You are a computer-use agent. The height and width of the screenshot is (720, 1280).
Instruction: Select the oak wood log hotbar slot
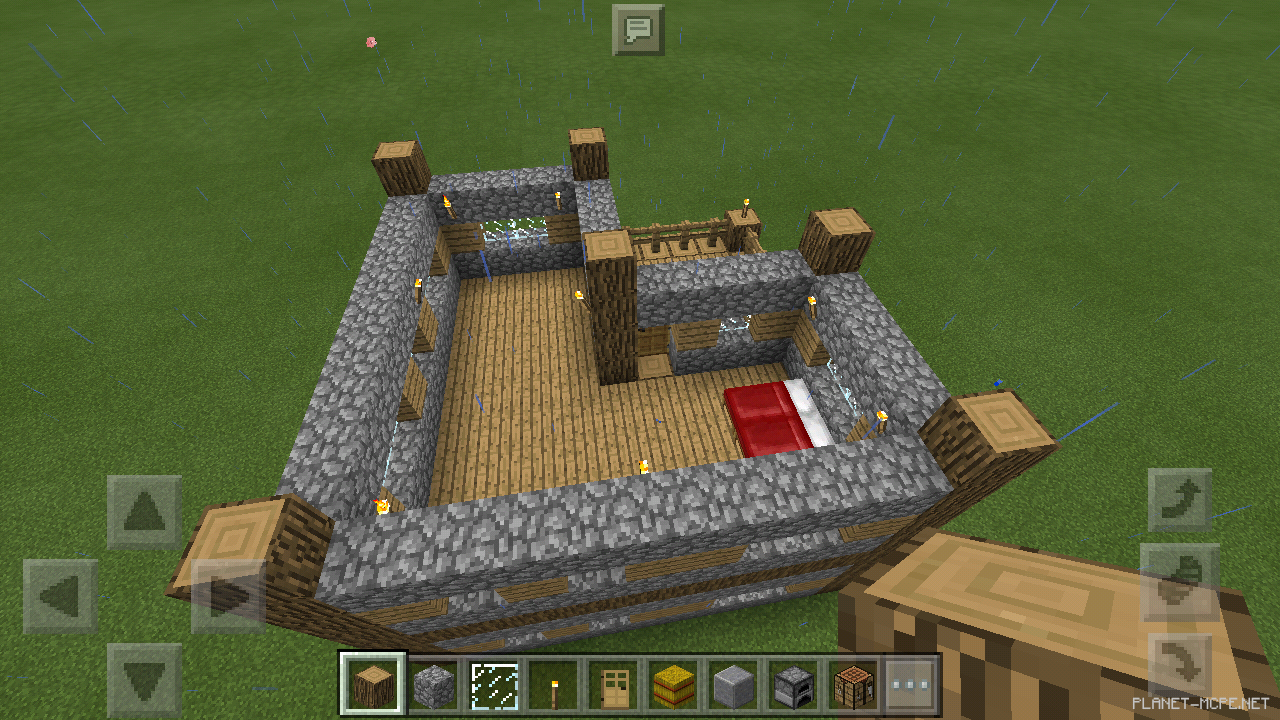373,683
